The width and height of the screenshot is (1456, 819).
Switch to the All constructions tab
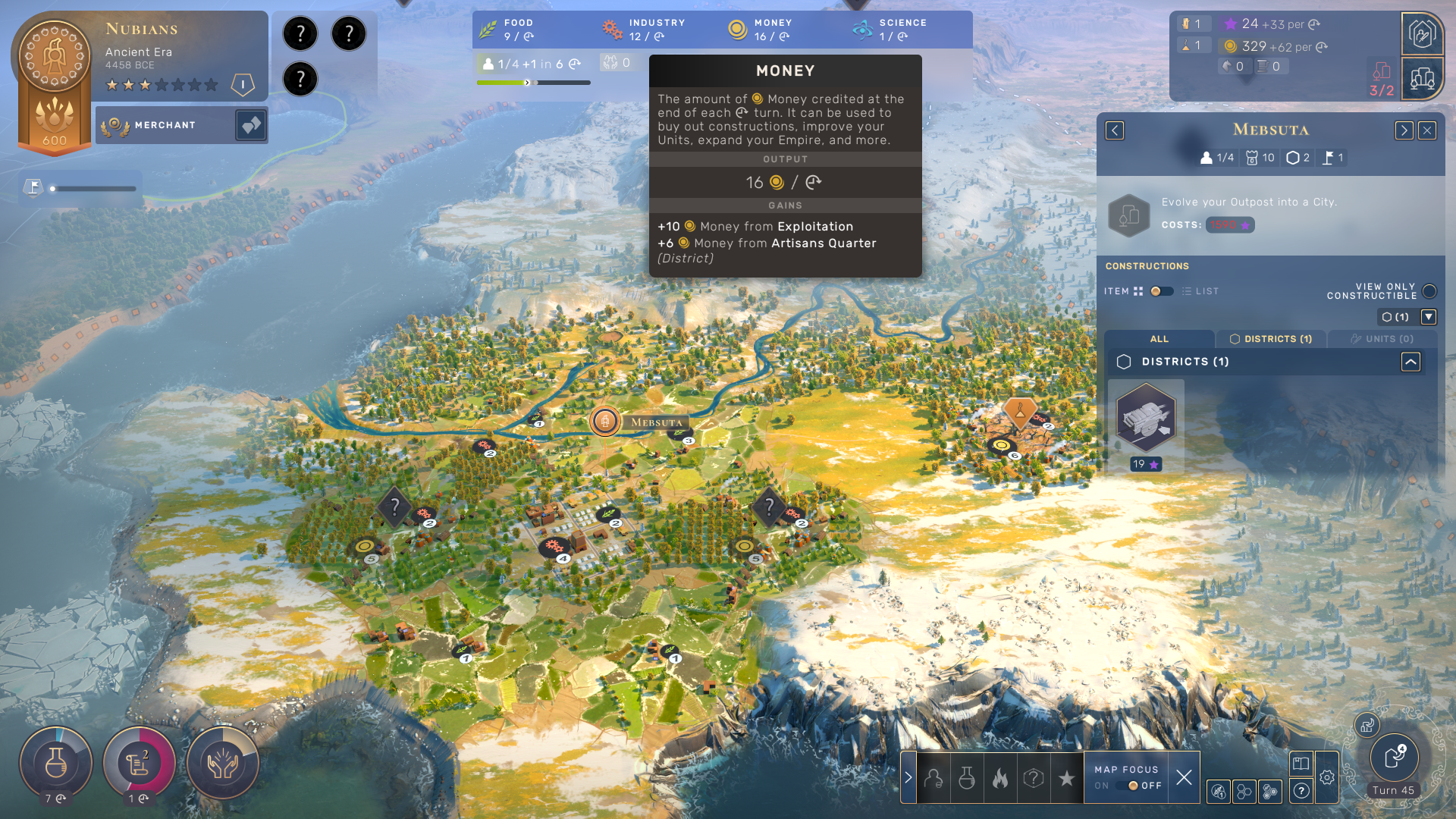[1159, 339]
